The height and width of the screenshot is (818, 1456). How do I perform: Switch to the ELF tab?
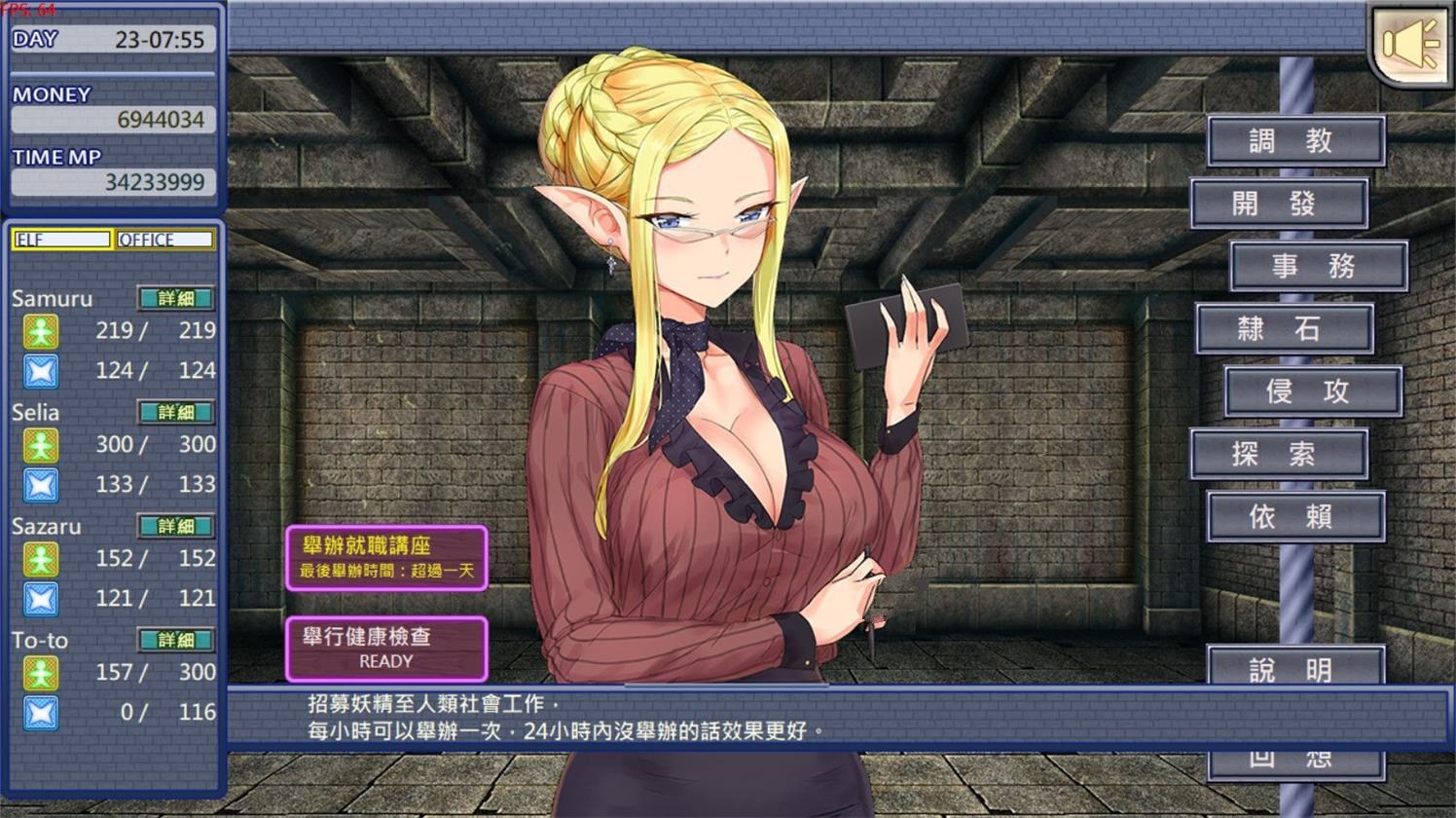(60, 240)
